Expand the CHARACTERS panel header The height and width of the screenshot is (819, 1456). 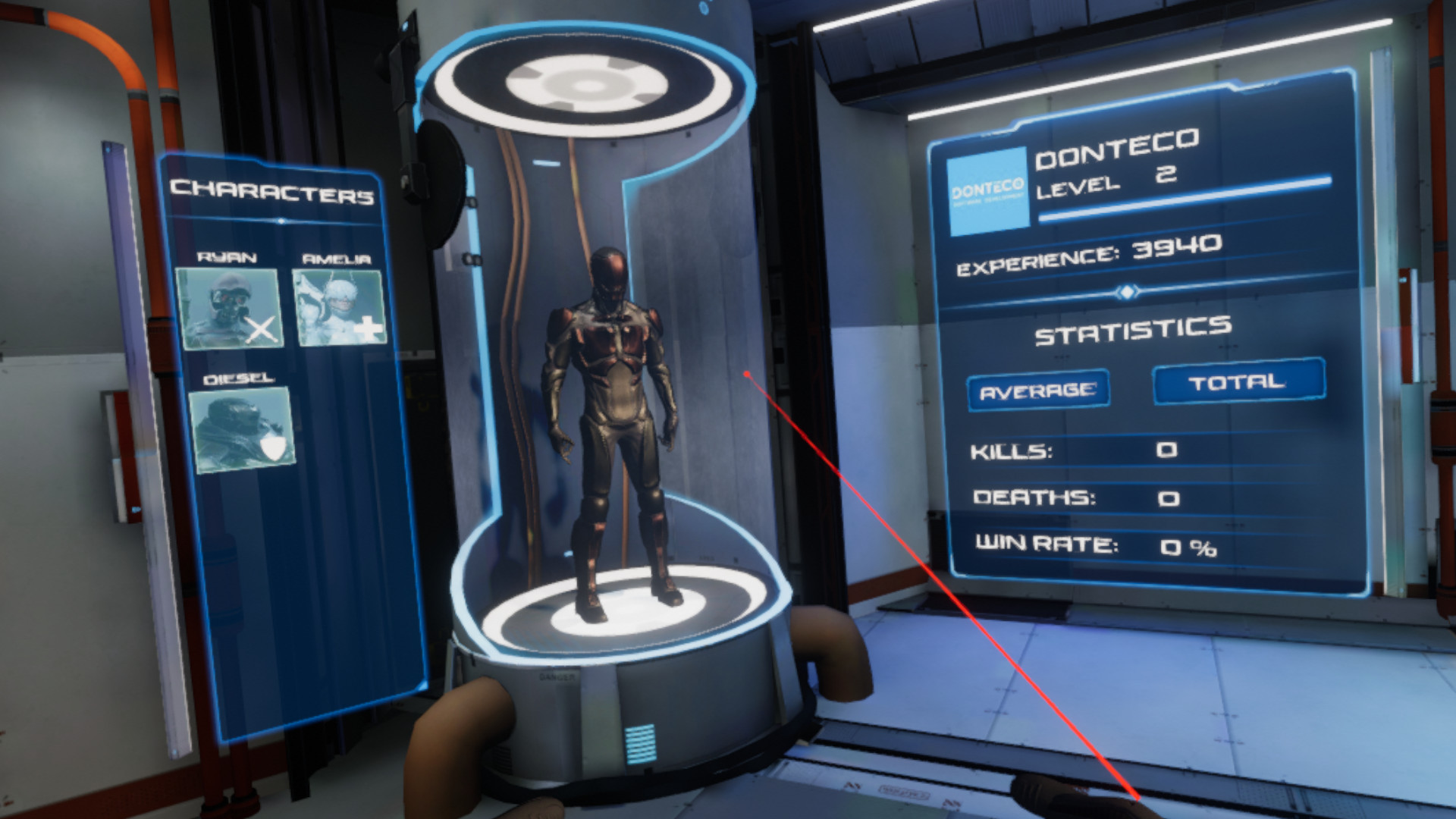tap(275, 192)
